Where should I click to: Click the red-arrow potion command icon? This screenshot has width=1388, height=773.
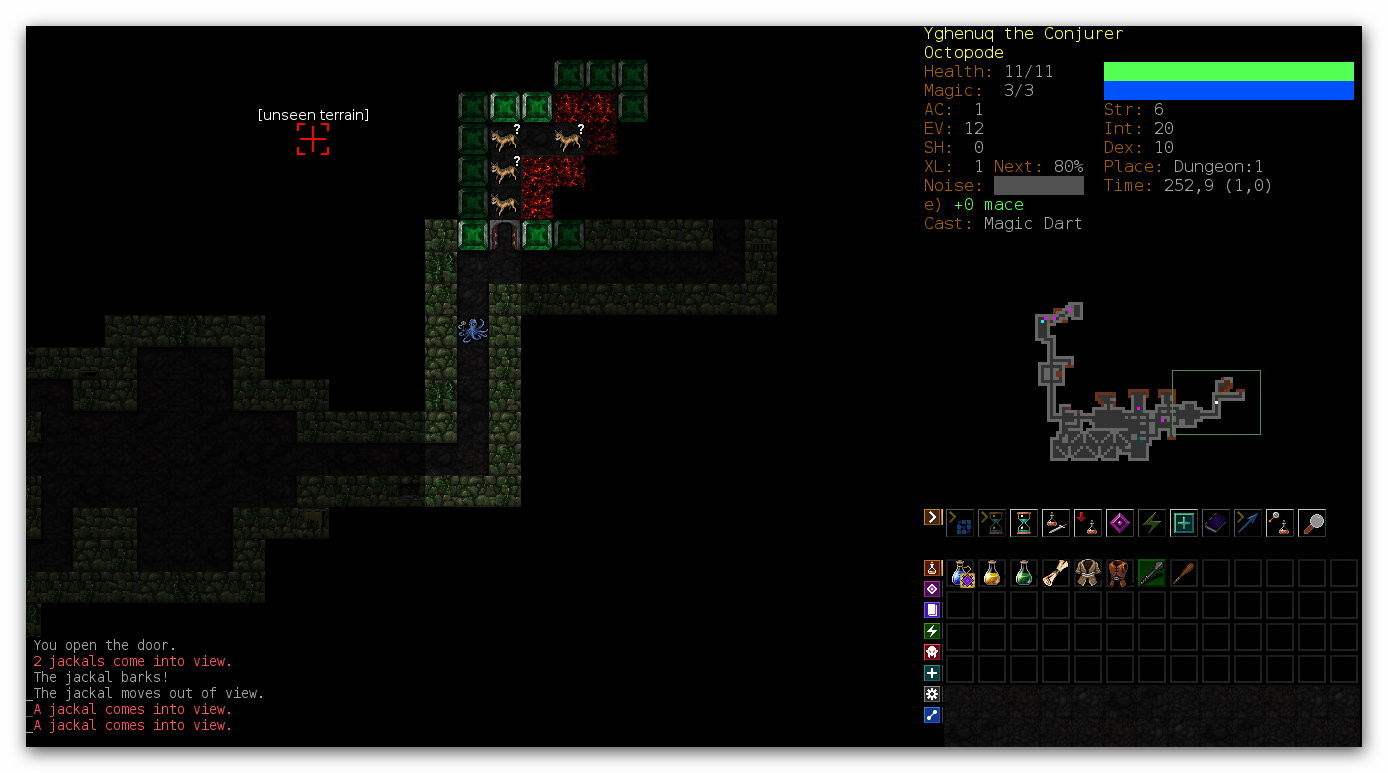(x=1088, y=522)
